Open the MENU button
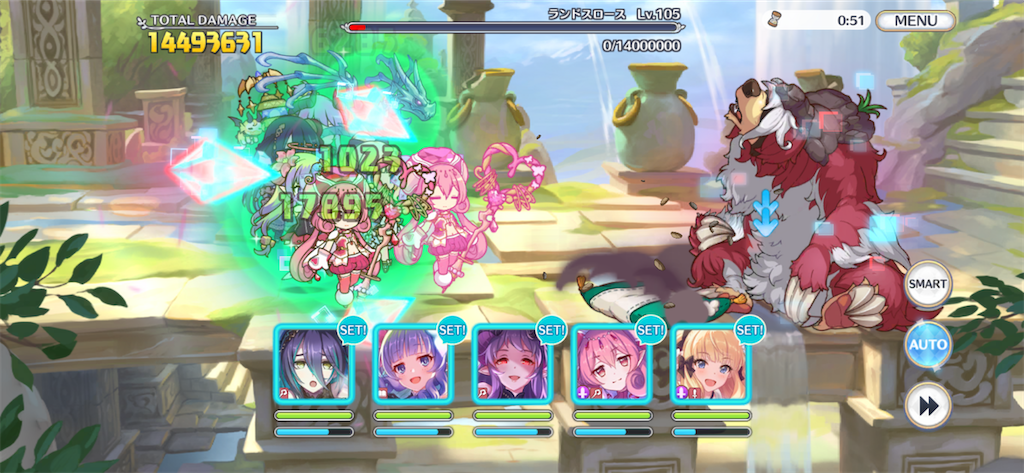The width and height of the screenshot is (1024, 473). 916,20
